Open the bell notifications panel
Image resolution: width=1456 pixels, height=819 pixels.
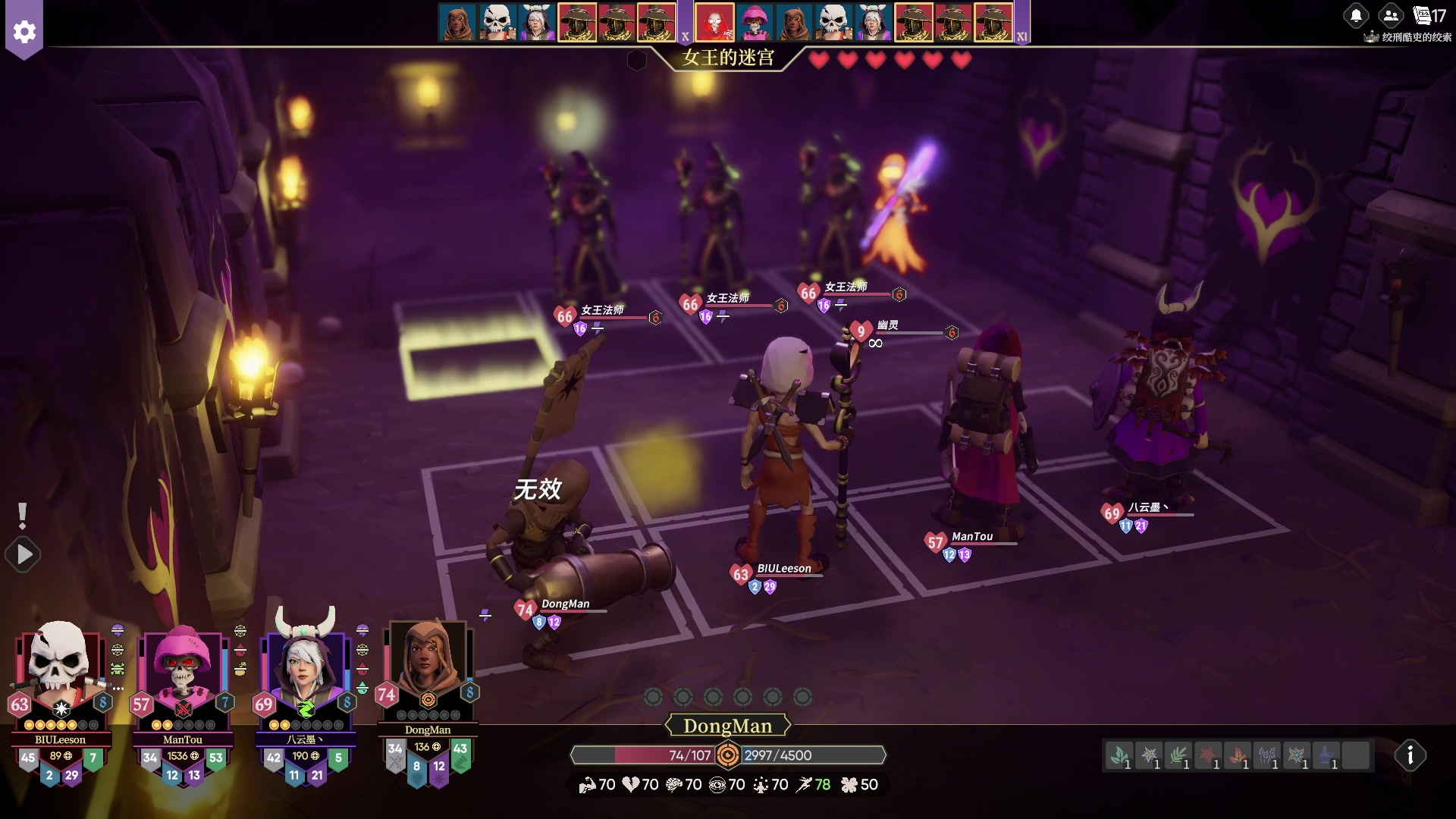click(x=1356, y=15)
